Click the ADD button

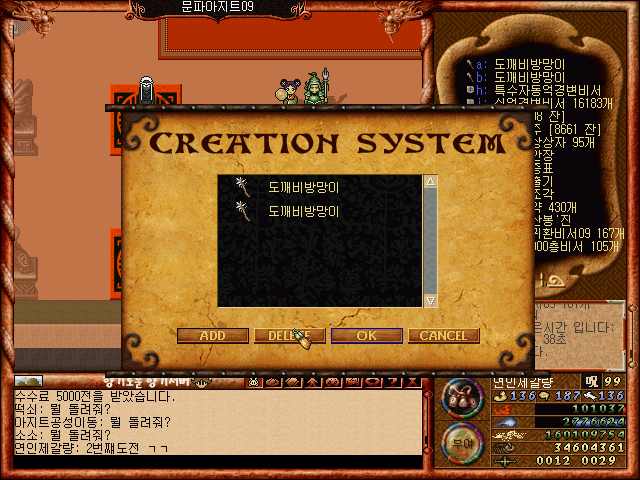pos(212,336)
